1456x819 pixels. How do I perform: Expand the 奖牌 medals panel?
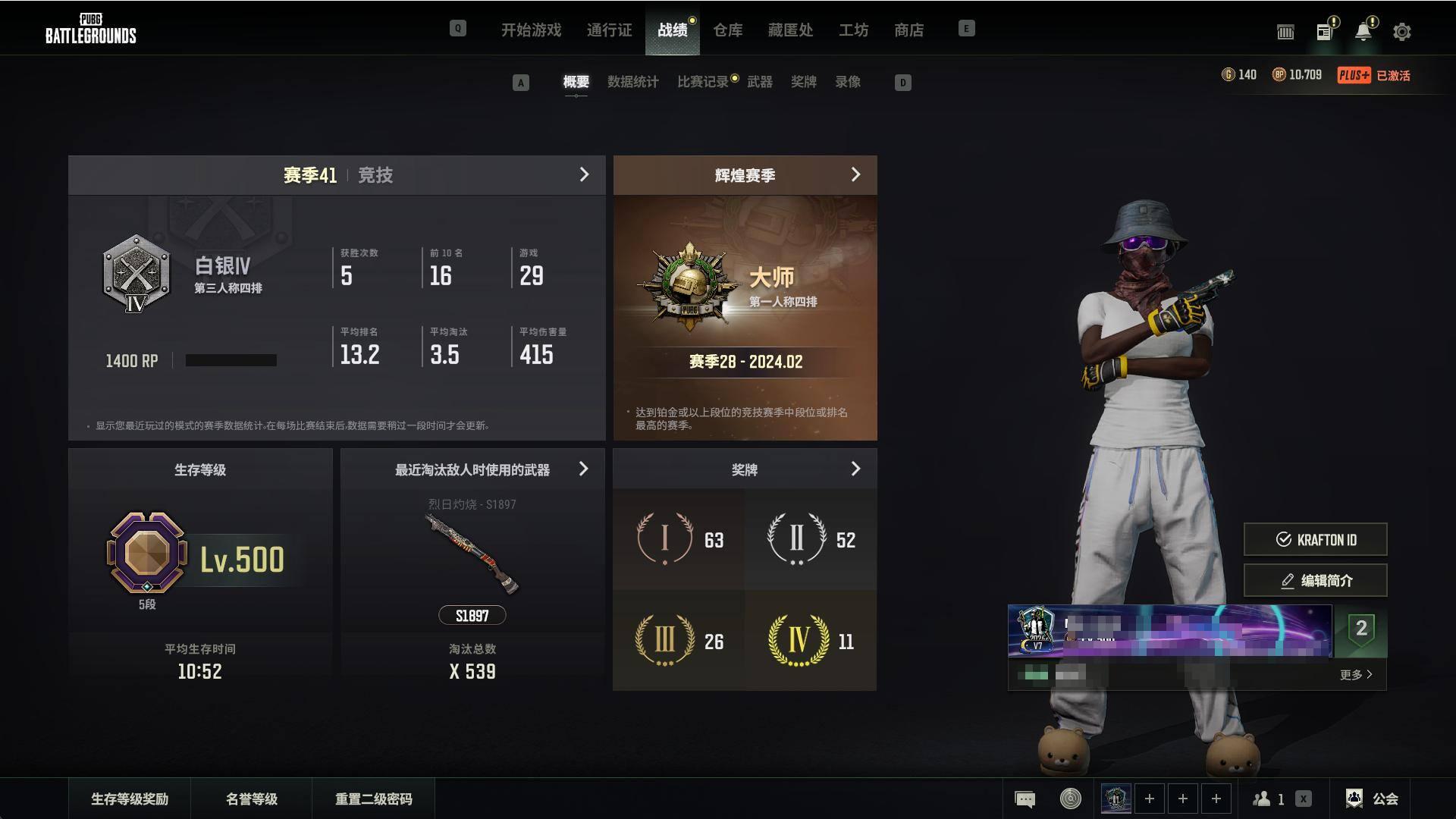[x=855, y=469]
